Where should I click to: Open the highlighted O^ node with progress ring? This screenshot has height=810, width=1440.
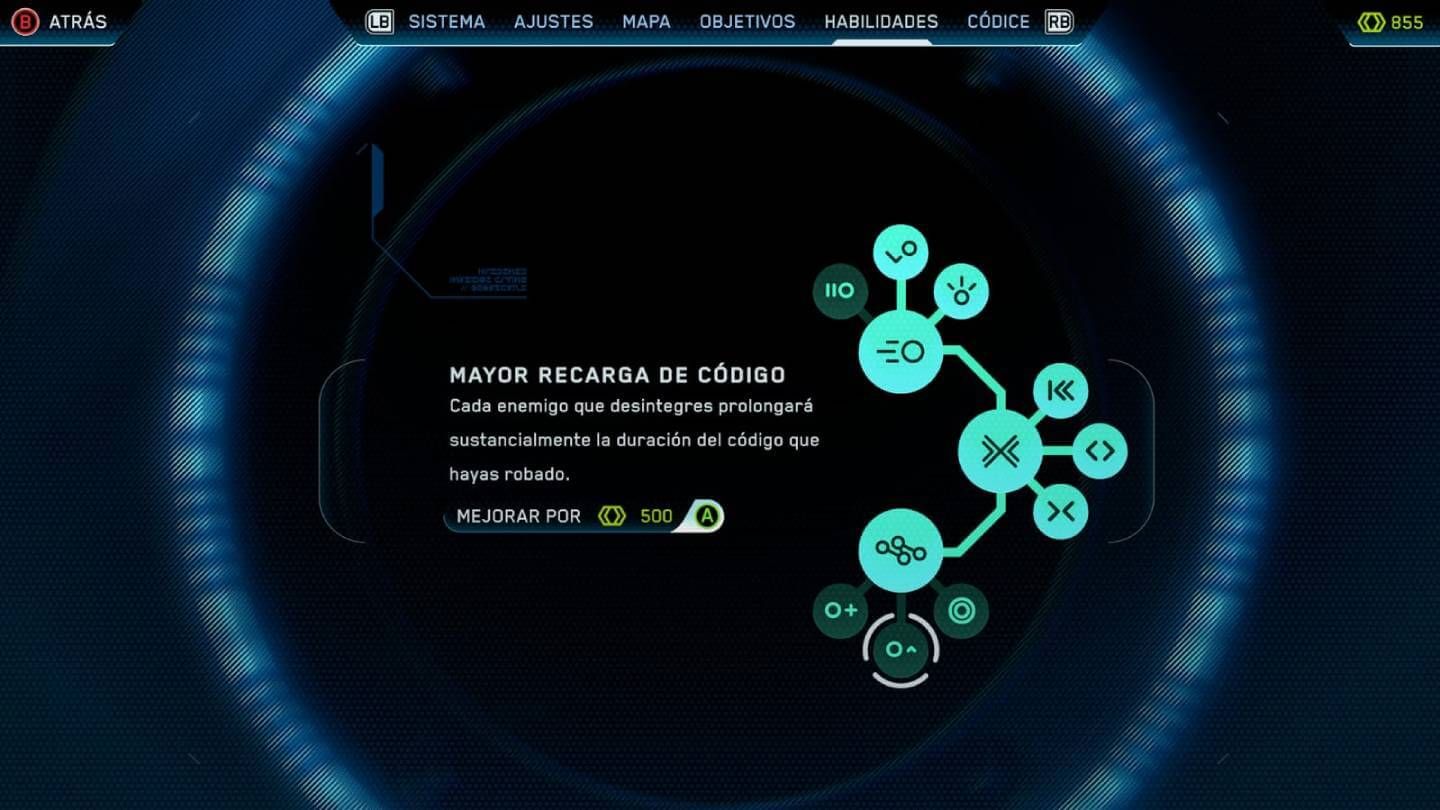pos(900,649)
